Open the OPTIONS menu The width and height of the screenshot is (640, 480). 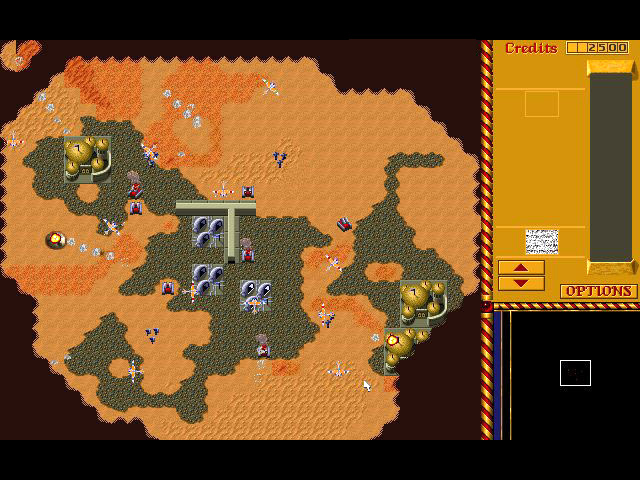(598, 291)
